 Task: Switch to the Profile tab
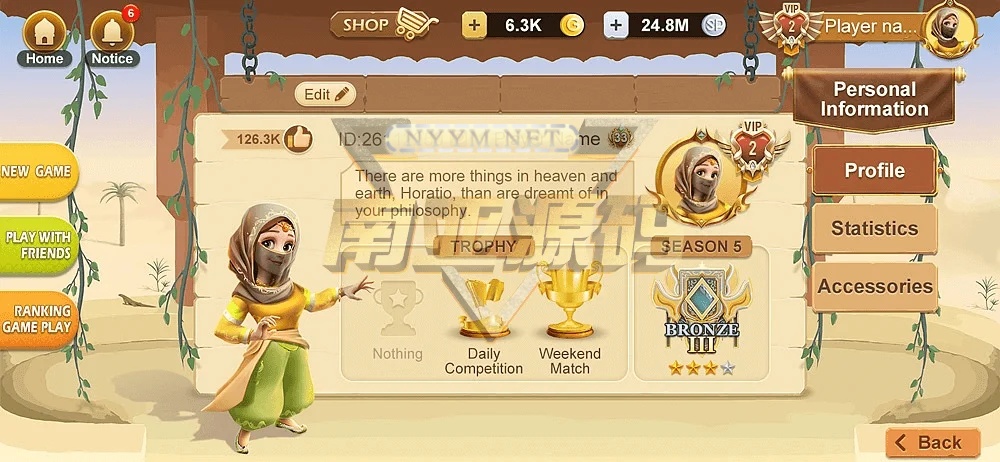(x=874, y=171)
